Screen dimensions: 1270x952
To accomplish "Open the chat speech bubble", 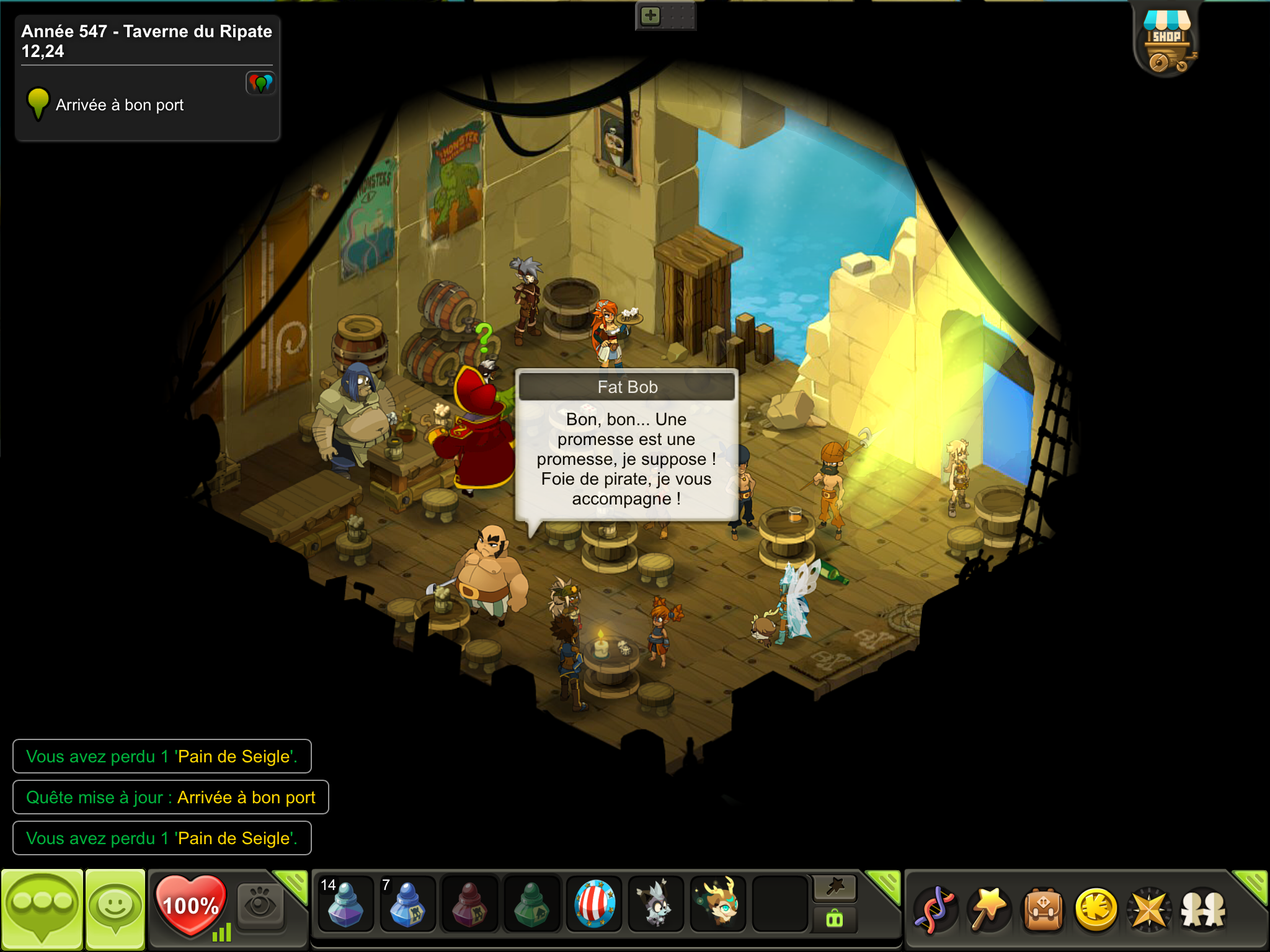I will click(42, 909).
